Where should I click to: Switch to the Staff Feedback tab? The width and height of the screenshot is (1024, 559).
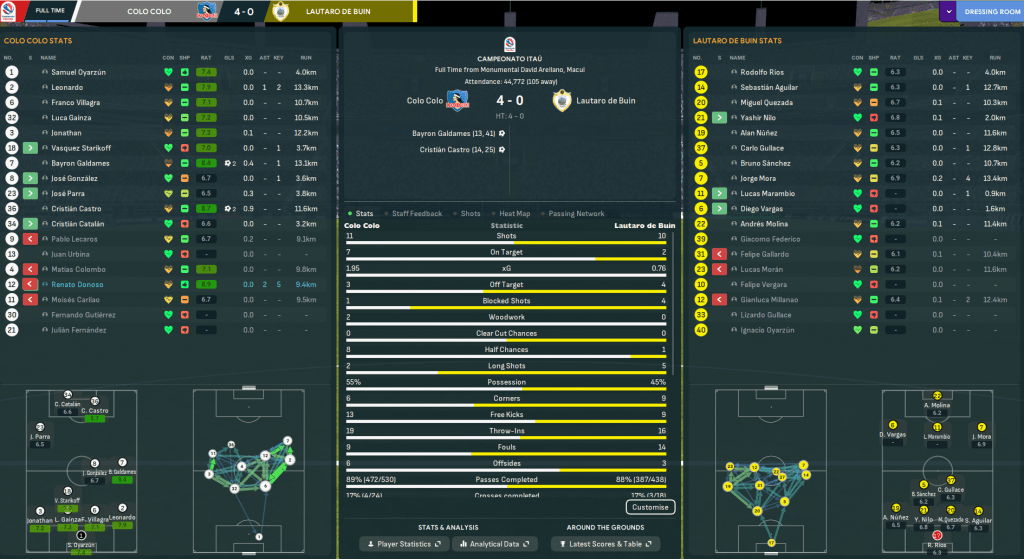click(x=417, y=213)
